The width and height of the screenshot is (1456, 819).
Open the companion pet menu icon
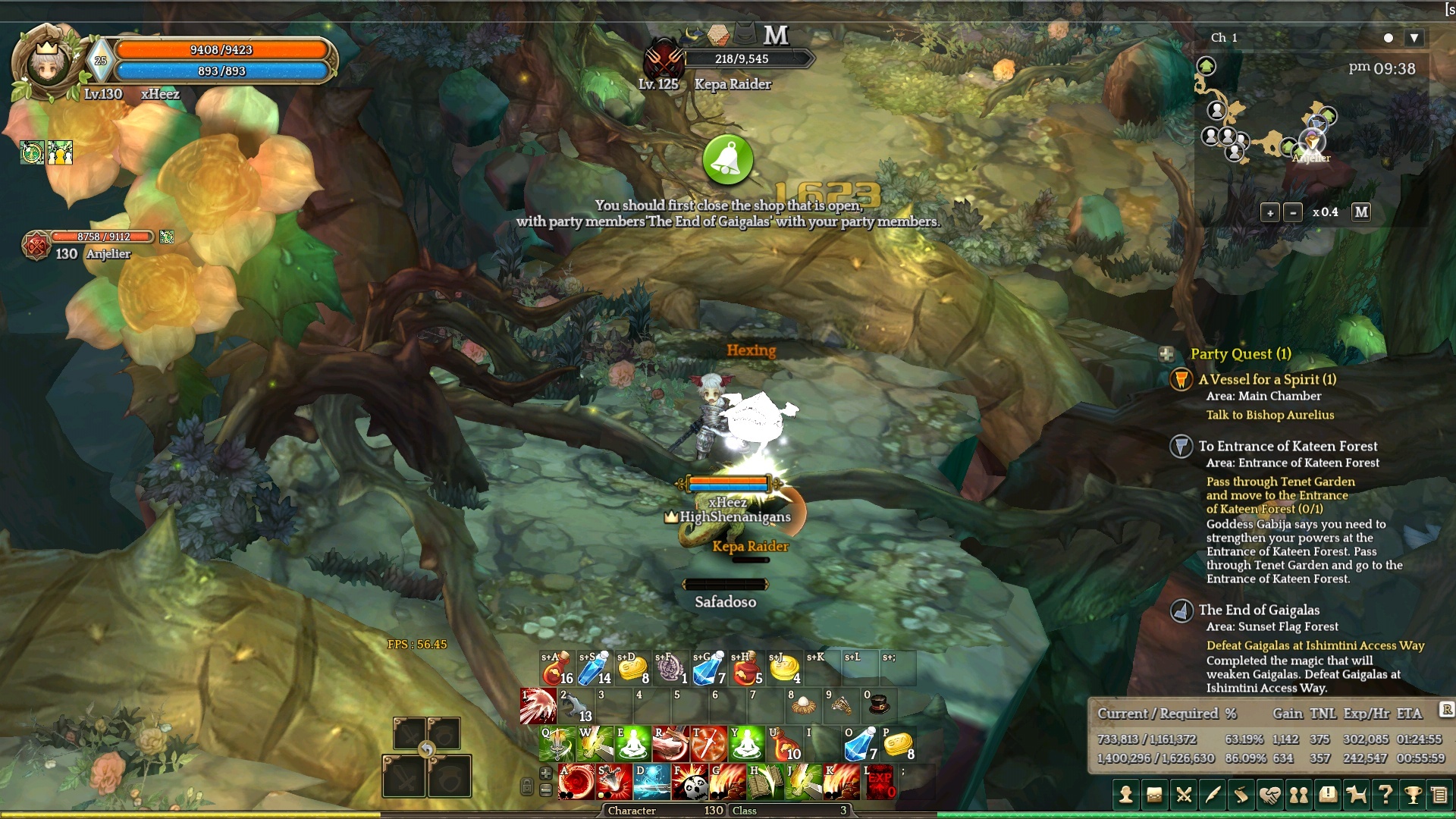(x=1356, y=795)
